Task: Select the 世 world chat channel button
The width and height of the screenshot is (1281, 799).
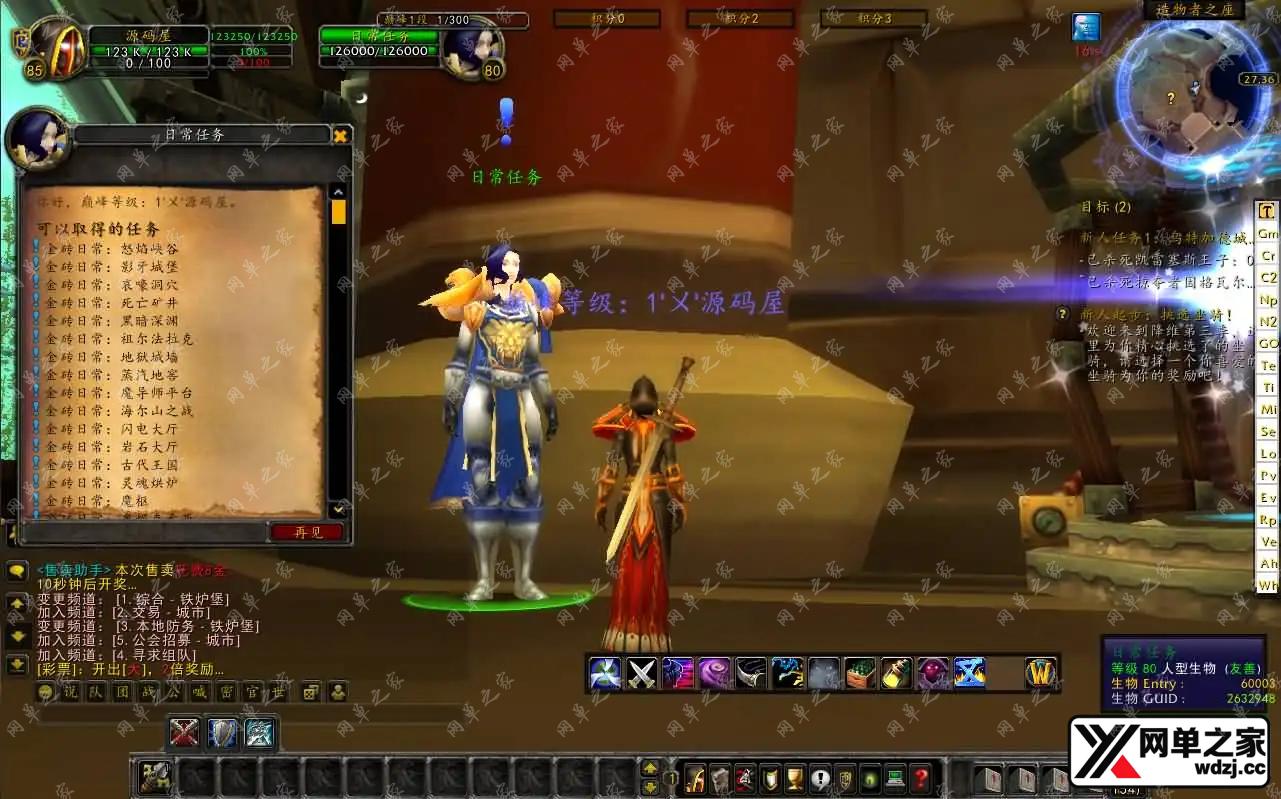Action: pos(278,691)
